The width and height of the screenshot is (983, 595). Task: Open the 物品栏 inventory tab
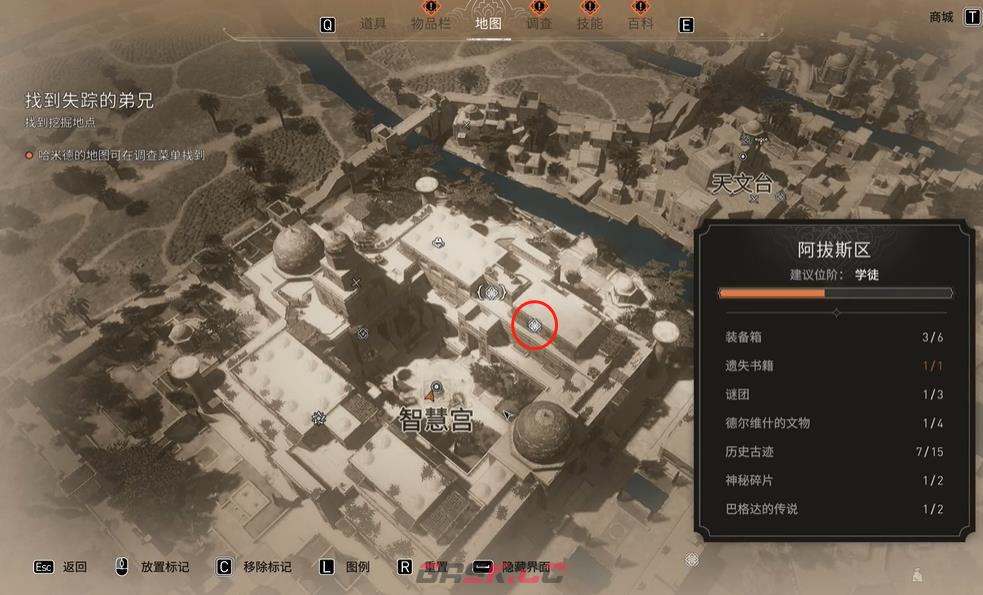click(430, 24)
